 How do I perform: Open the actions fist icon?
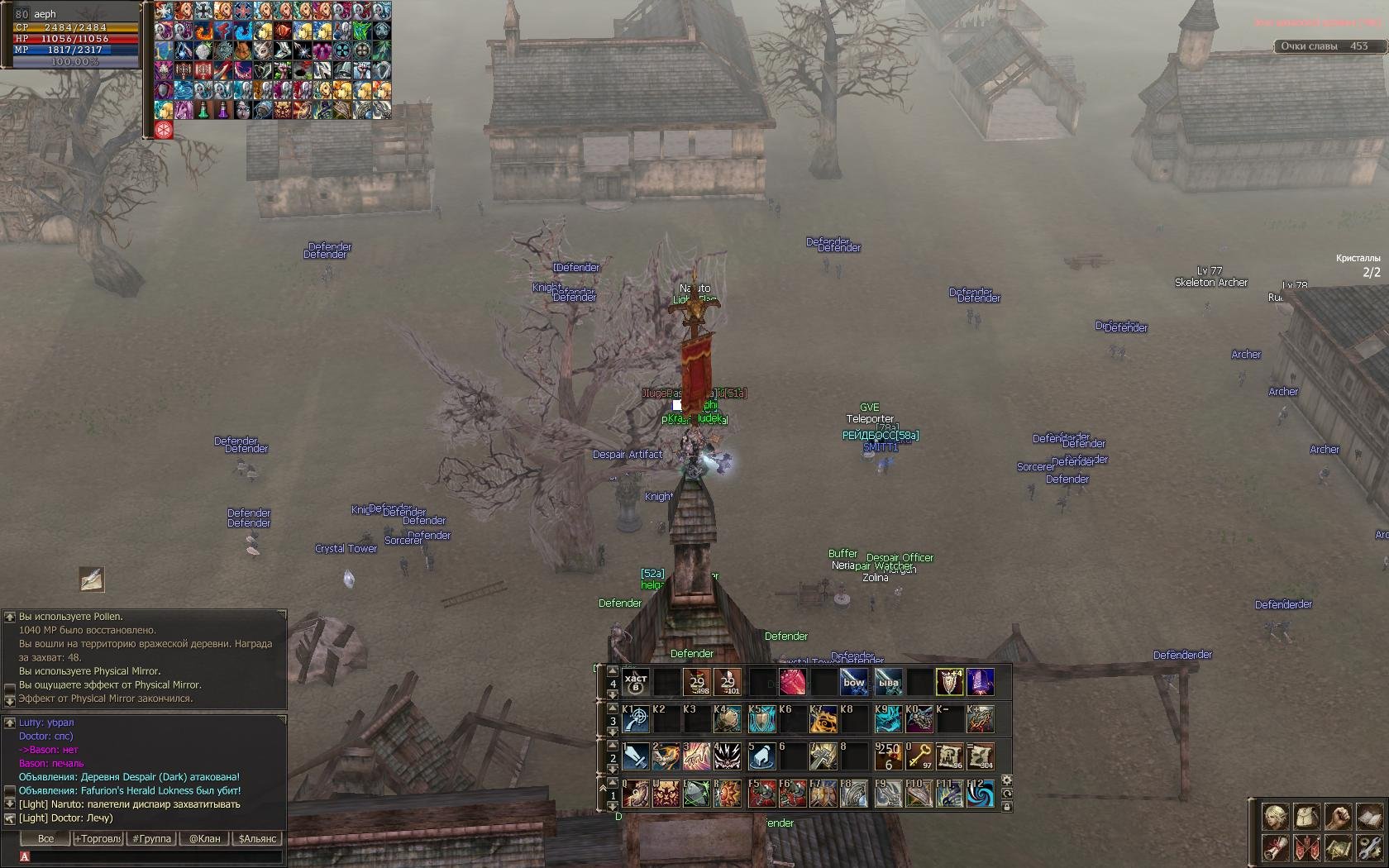(x=1338, y=817)
